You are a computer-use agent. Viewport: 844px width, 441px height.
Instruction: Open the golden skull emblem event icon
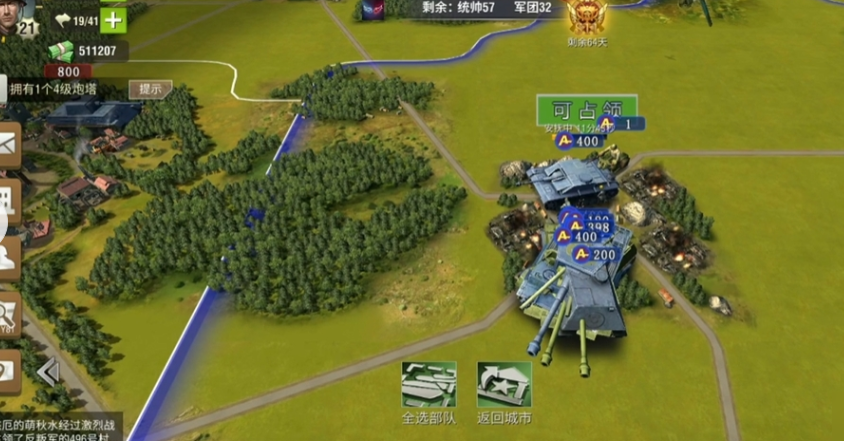click(583, 18)
